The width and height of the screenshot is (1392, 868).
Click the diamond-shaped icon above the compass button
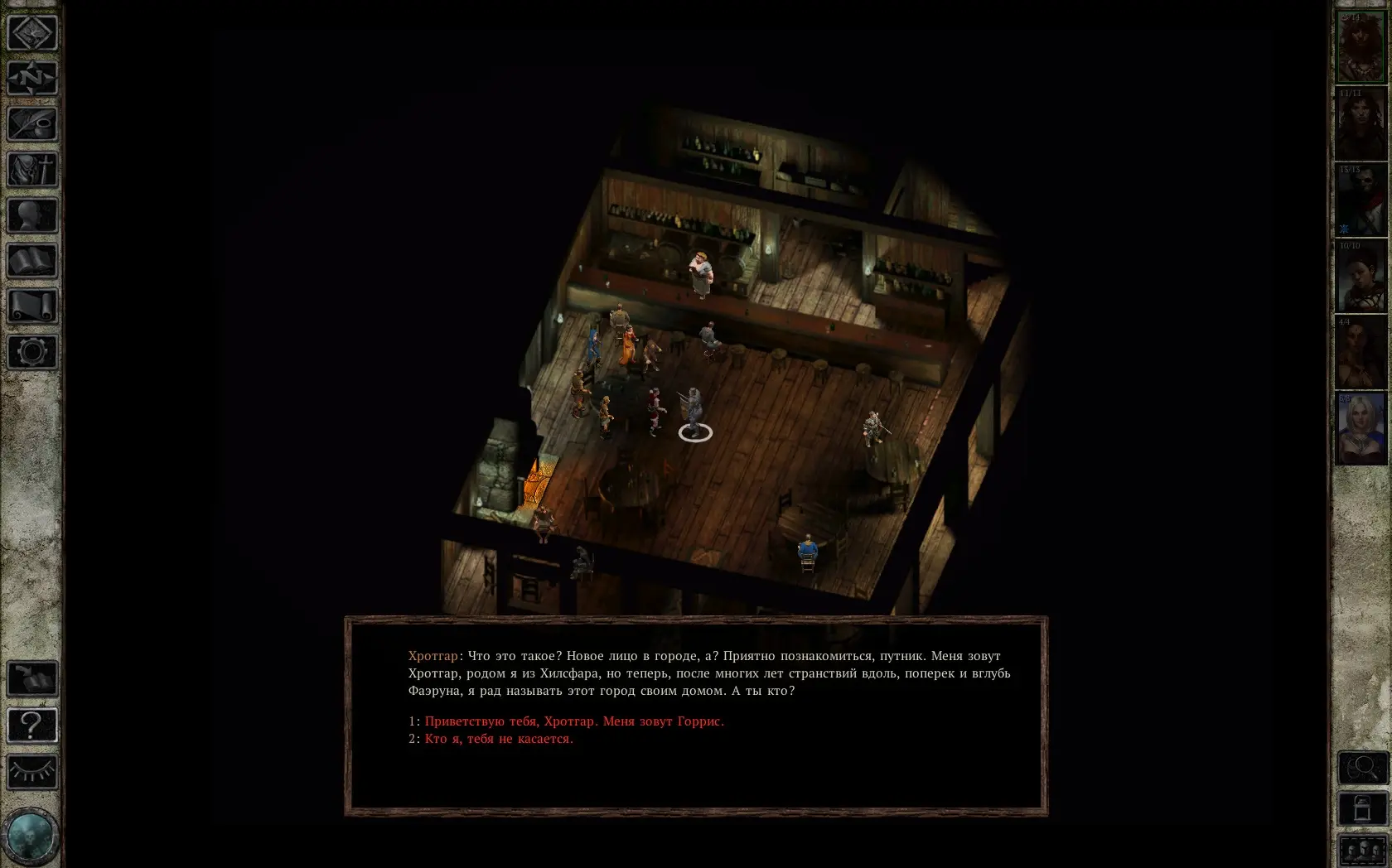point(32,33)
